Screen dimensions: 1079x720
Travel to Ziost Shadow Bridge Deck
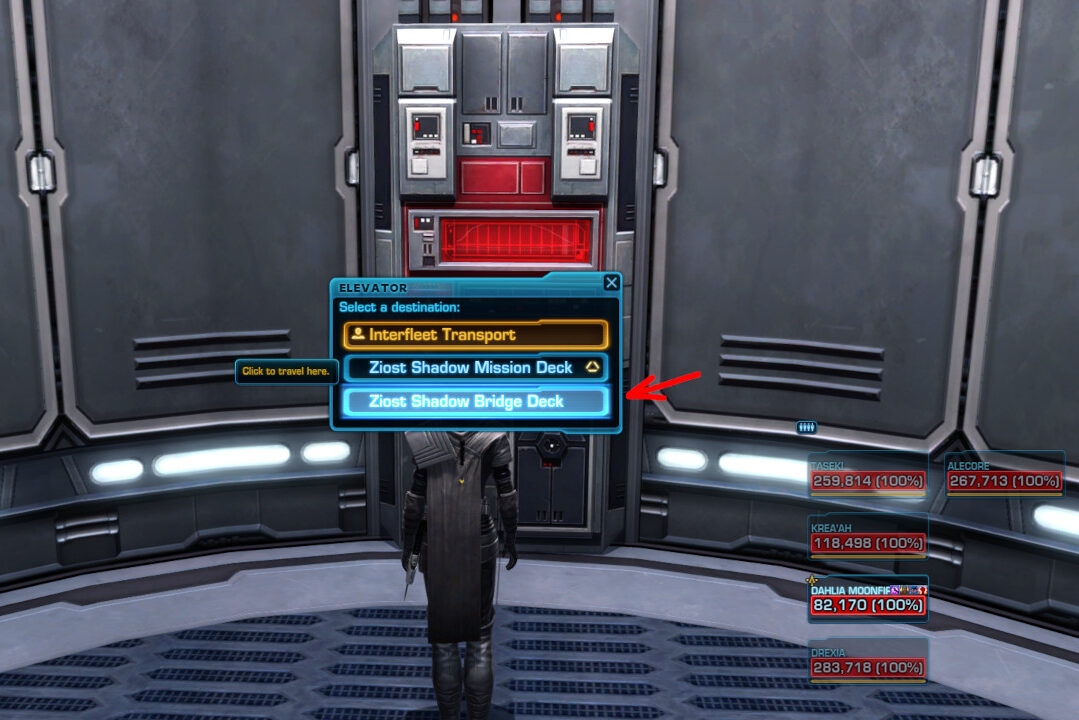pos(475,402)
